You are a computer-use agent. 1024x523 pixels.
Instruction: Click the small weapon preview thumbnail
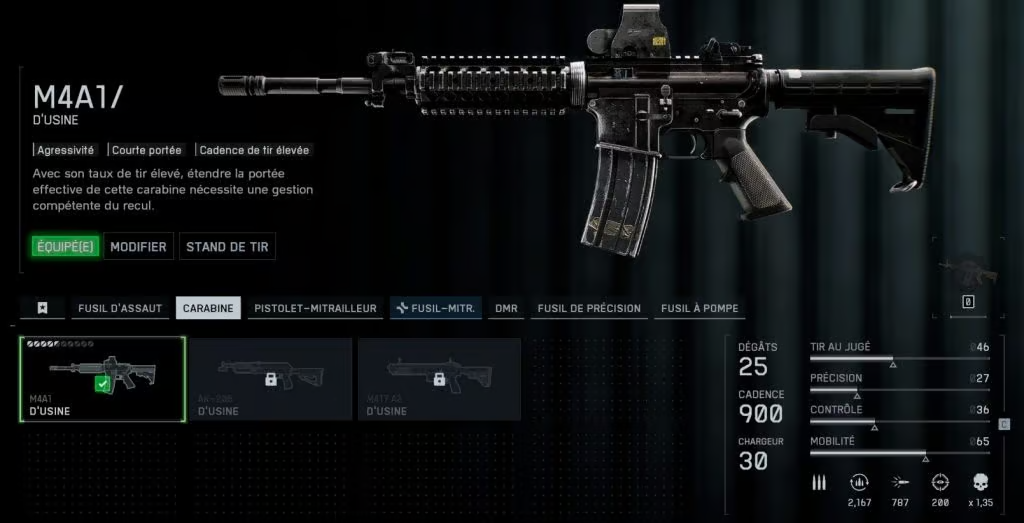tap(968, 272)
